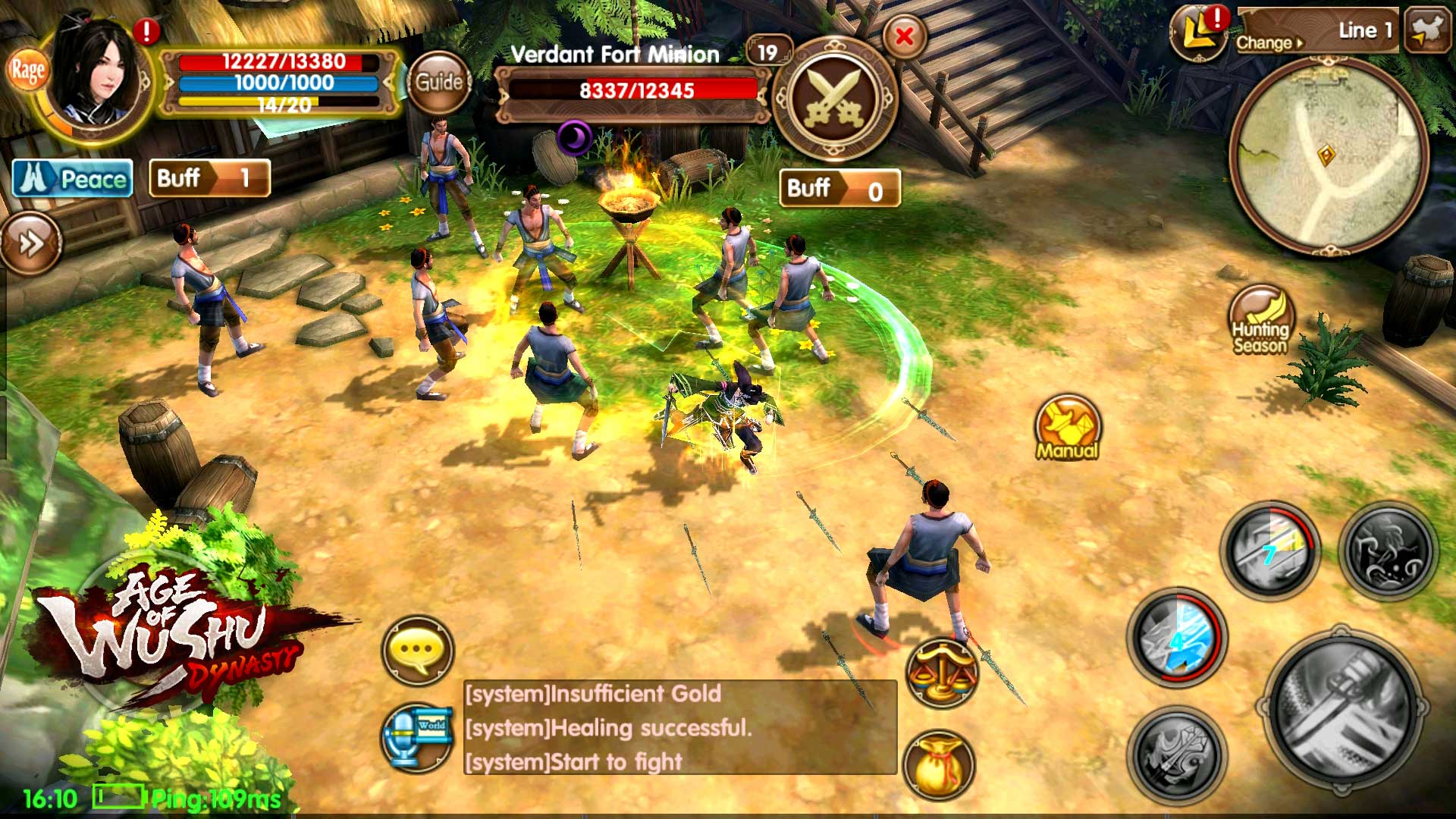Image resolution: width=1456 pixels, height=819 pixels.
Task: Open the Guide button
Action: 438,82
